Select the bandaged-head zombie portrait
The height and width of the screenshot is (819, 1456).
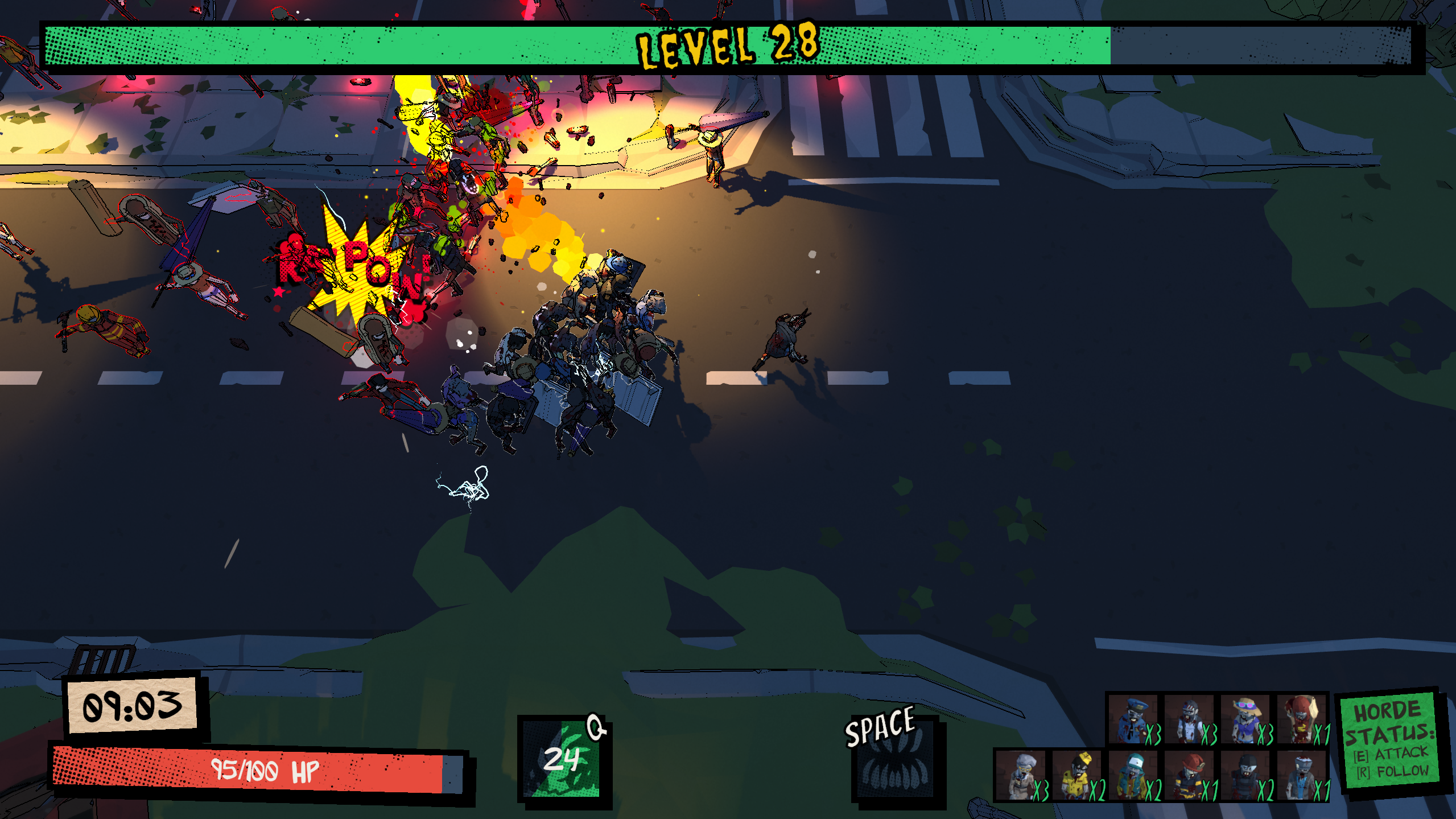click(x=1301, y=775)
